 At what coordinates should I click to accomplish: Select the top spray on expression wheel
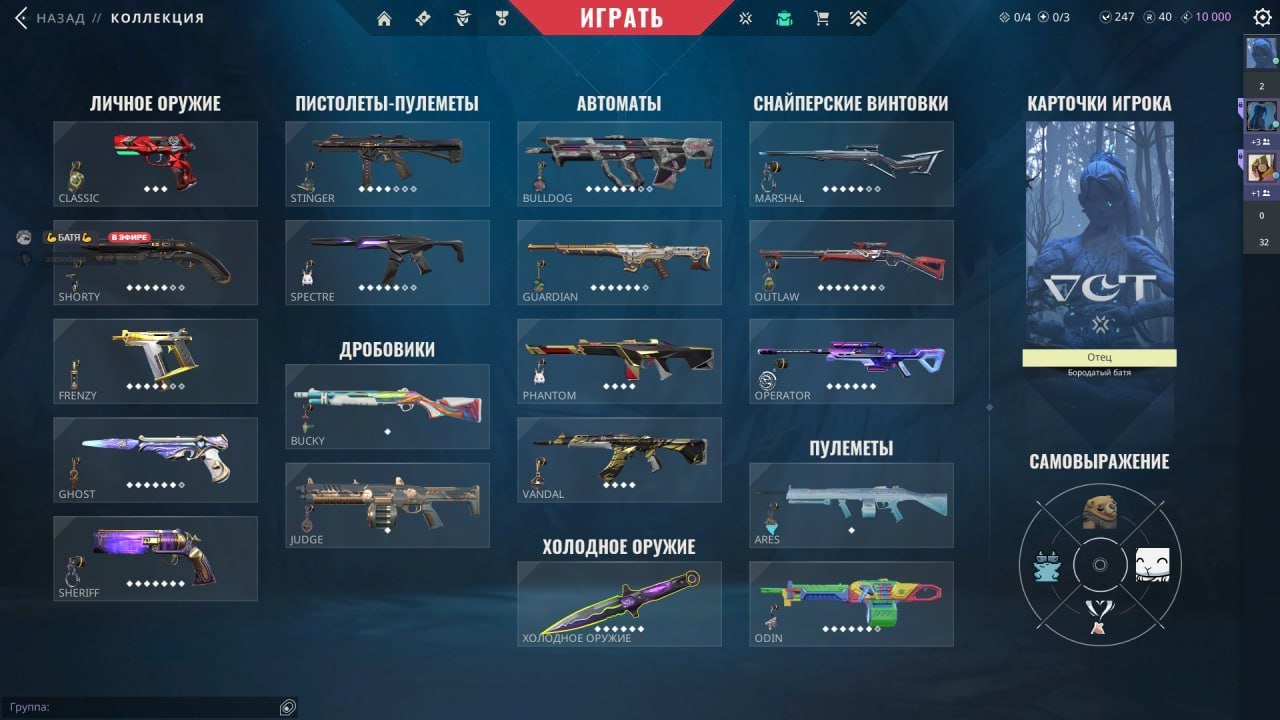(x=1099, y=512)
